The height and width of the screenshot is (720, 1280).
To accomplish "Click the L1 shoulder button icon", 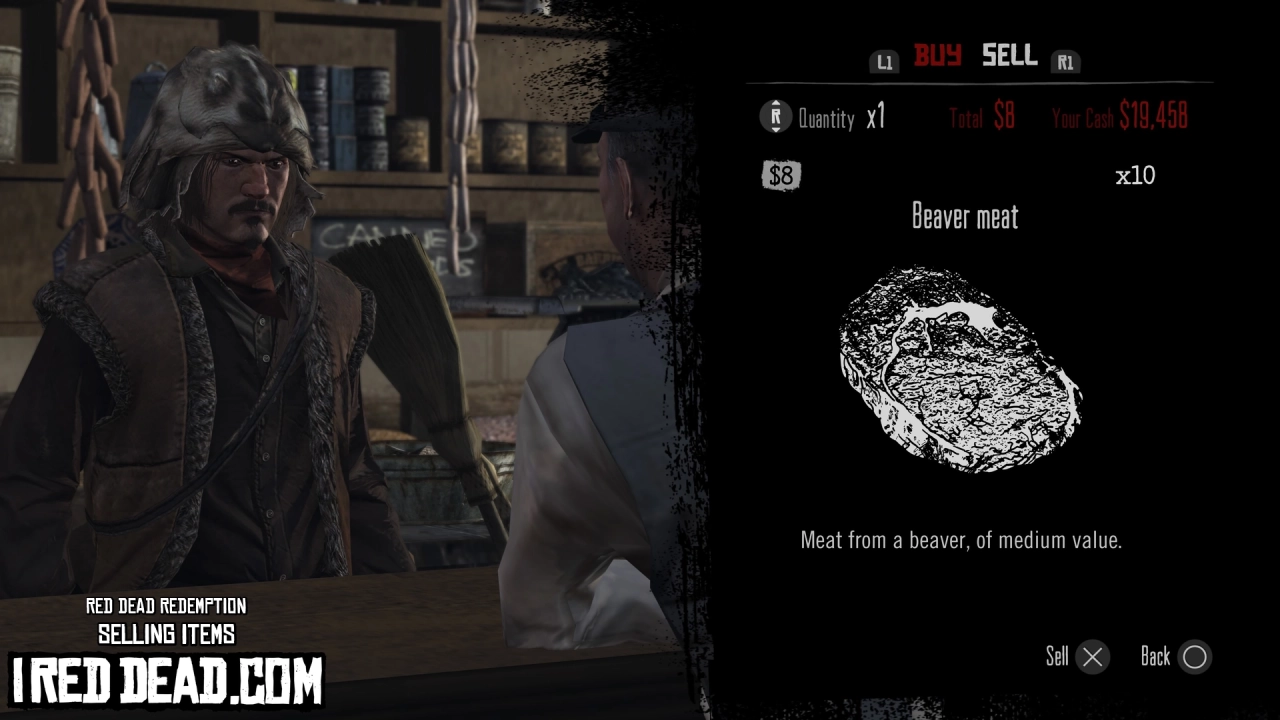I will [x=884, y=62].
